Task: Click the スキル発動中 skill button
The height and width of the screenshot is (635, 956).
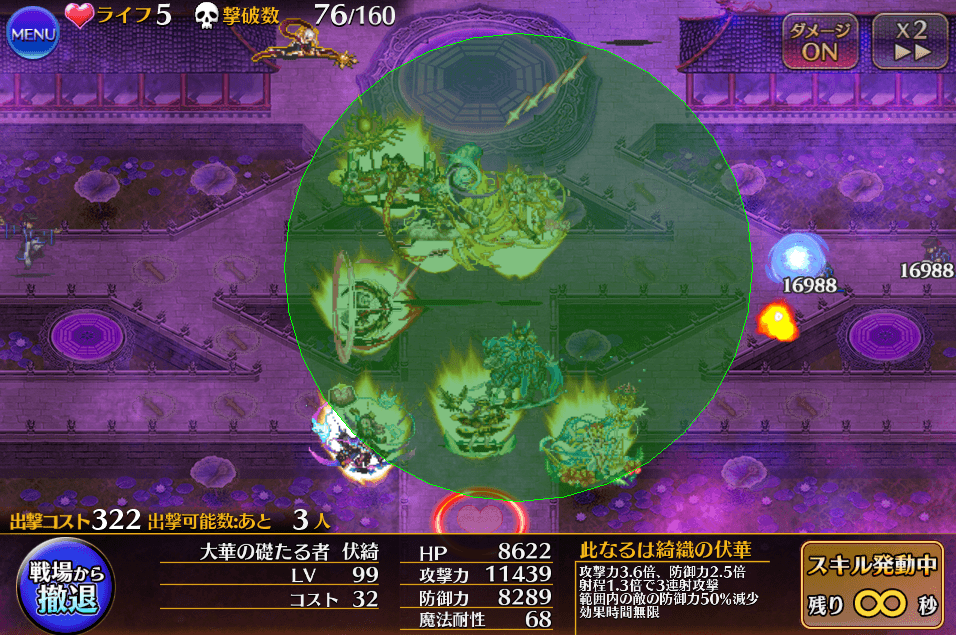Action: pyautogui.click(x=871, y=585)
